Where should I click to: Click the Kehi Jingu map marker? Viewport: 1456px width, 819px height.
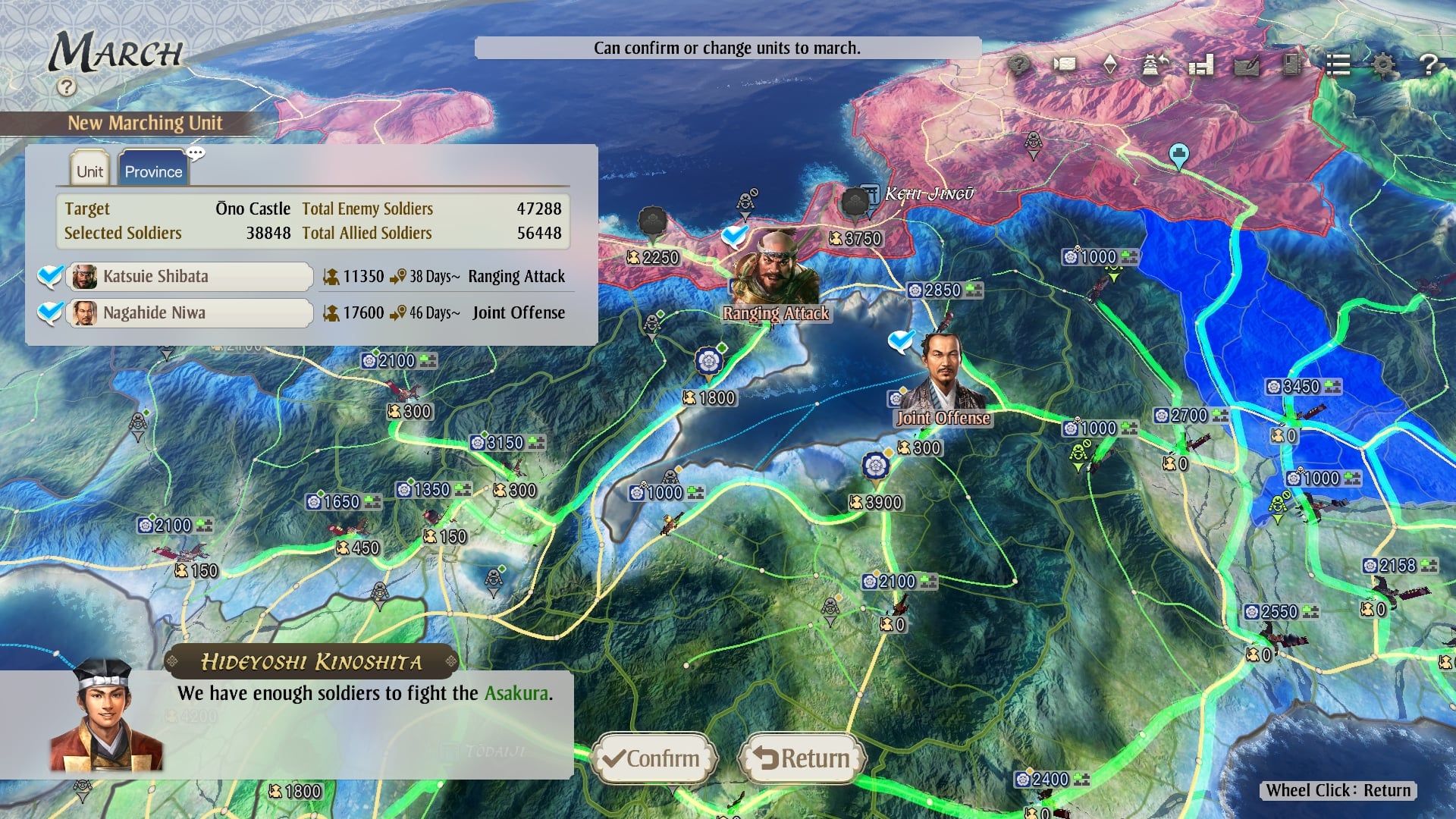(x=871, y=193)
